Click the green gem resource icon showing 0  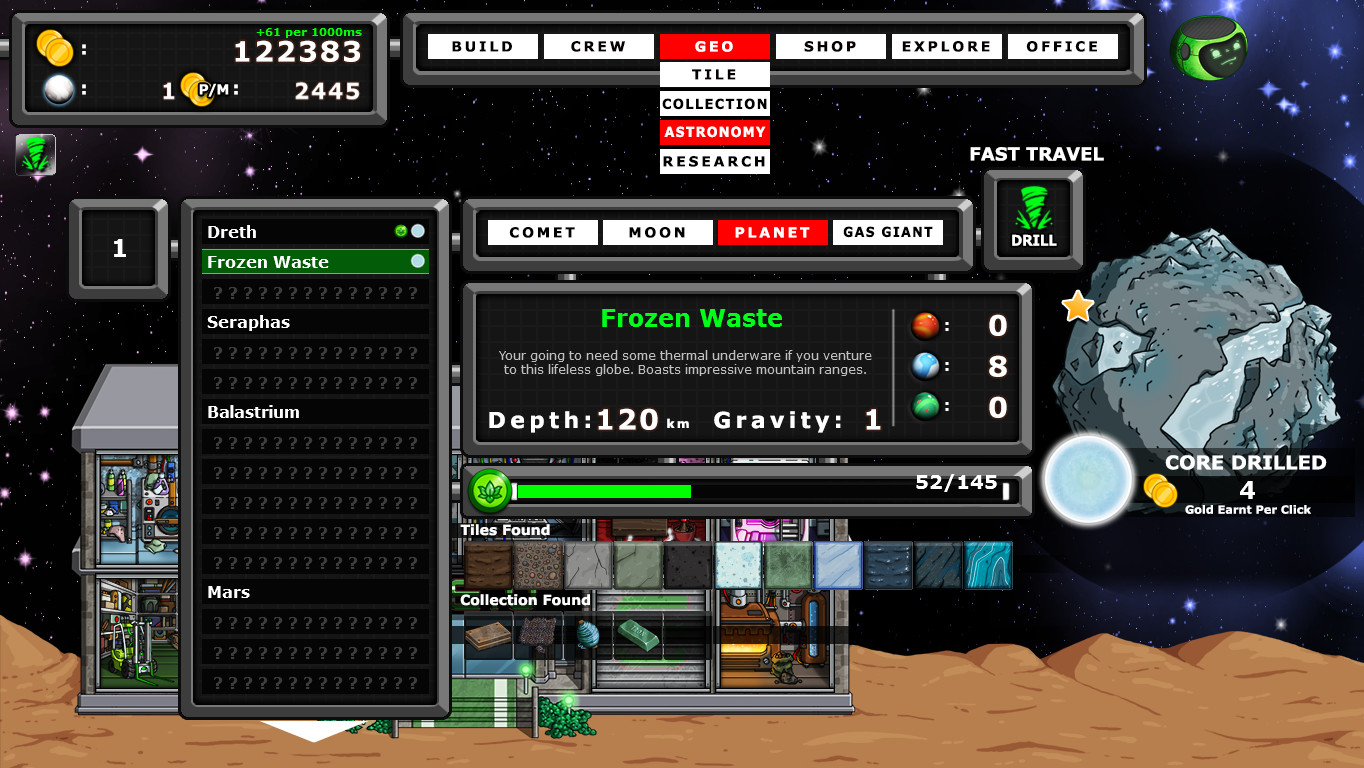pos(925,407)
